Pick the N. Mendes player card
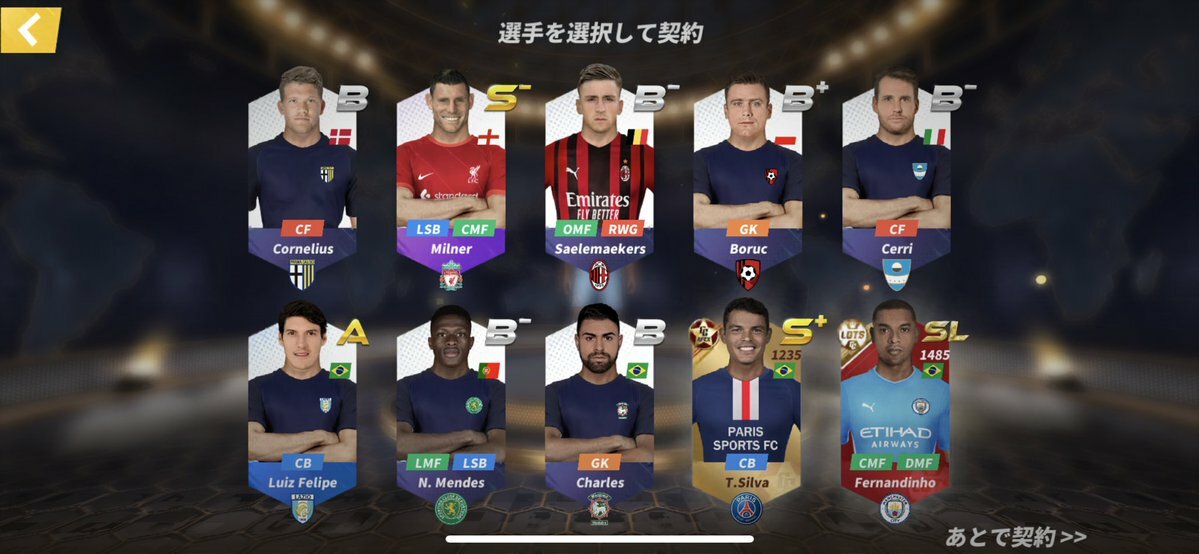 [x=451, y=405]
